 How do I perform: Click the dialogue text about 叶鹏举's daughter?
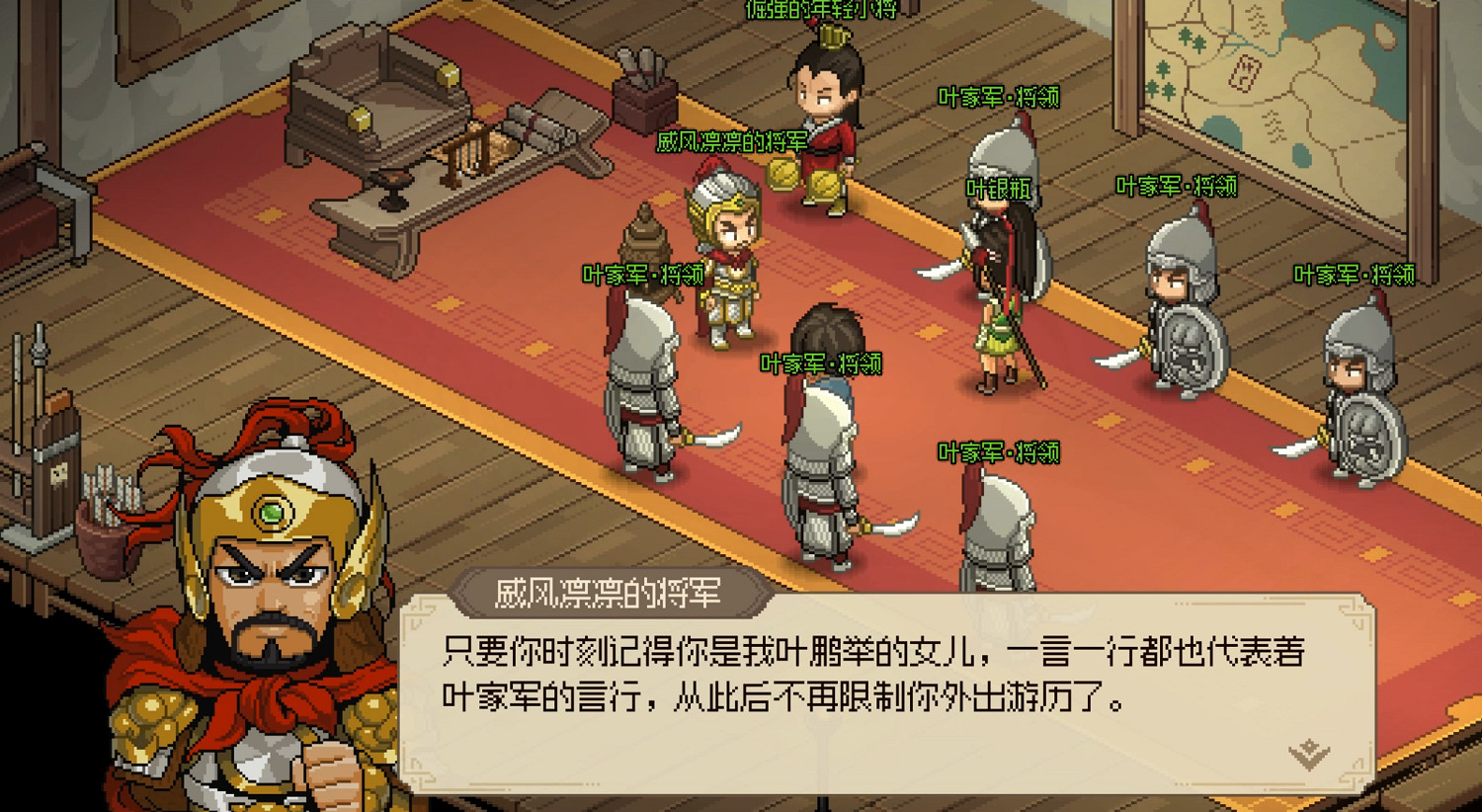pos(869,677)
